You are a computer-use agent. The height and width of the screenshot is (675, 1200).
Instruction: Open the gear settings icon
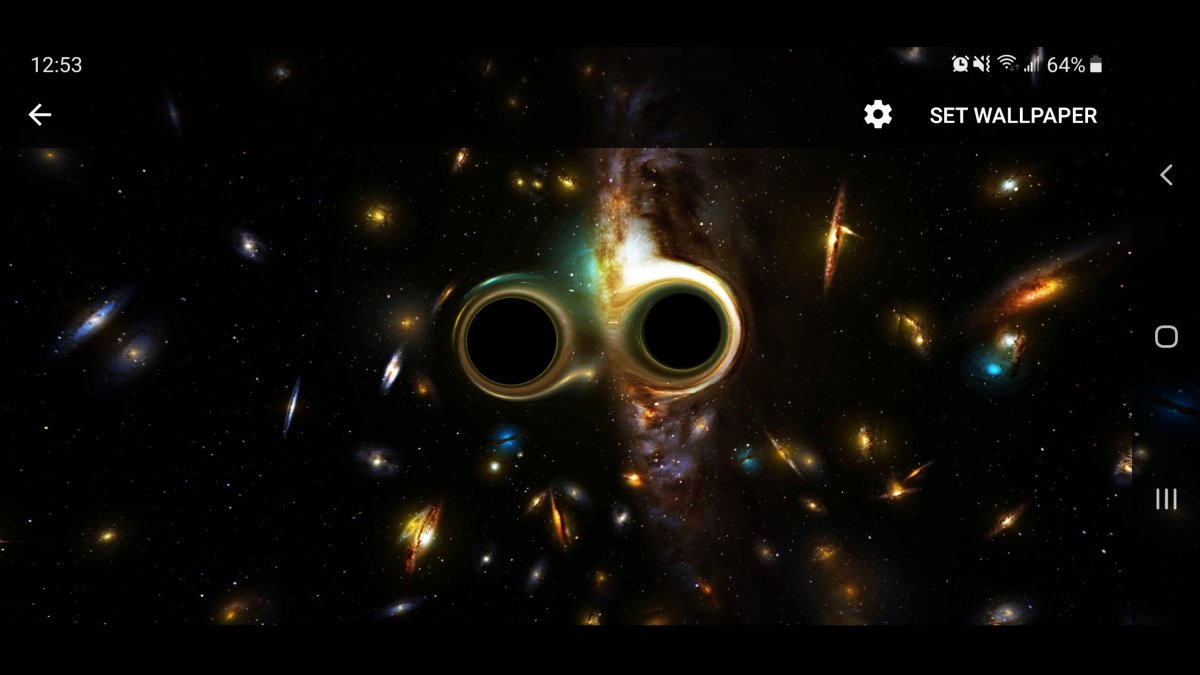click(x=878, y=115)
